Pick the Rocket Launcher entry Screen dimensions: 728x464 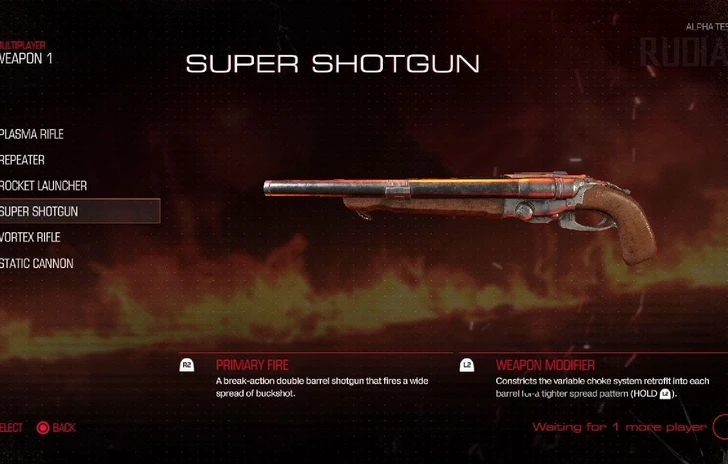pos(45,186)
